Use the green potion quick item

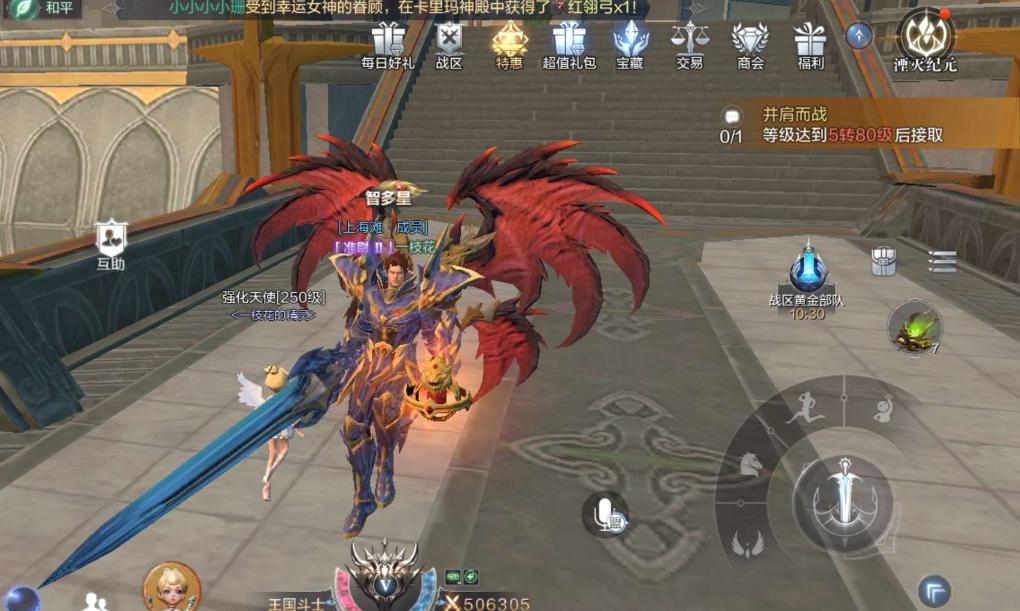(x=915, y=327)
